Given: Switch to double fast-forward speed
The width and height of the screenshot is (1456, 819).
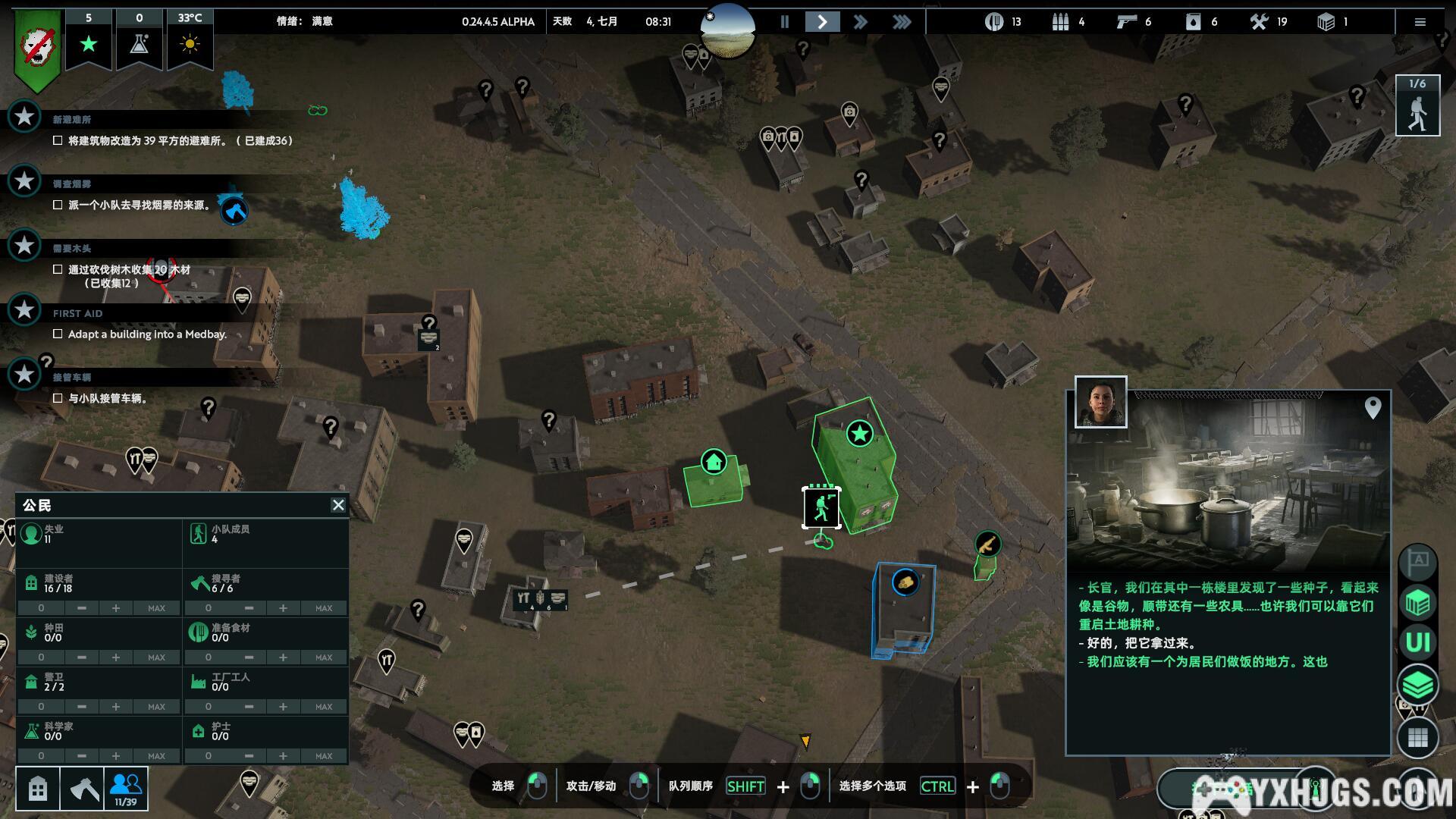Looking at the screenshot, I should tap(860, 22).
